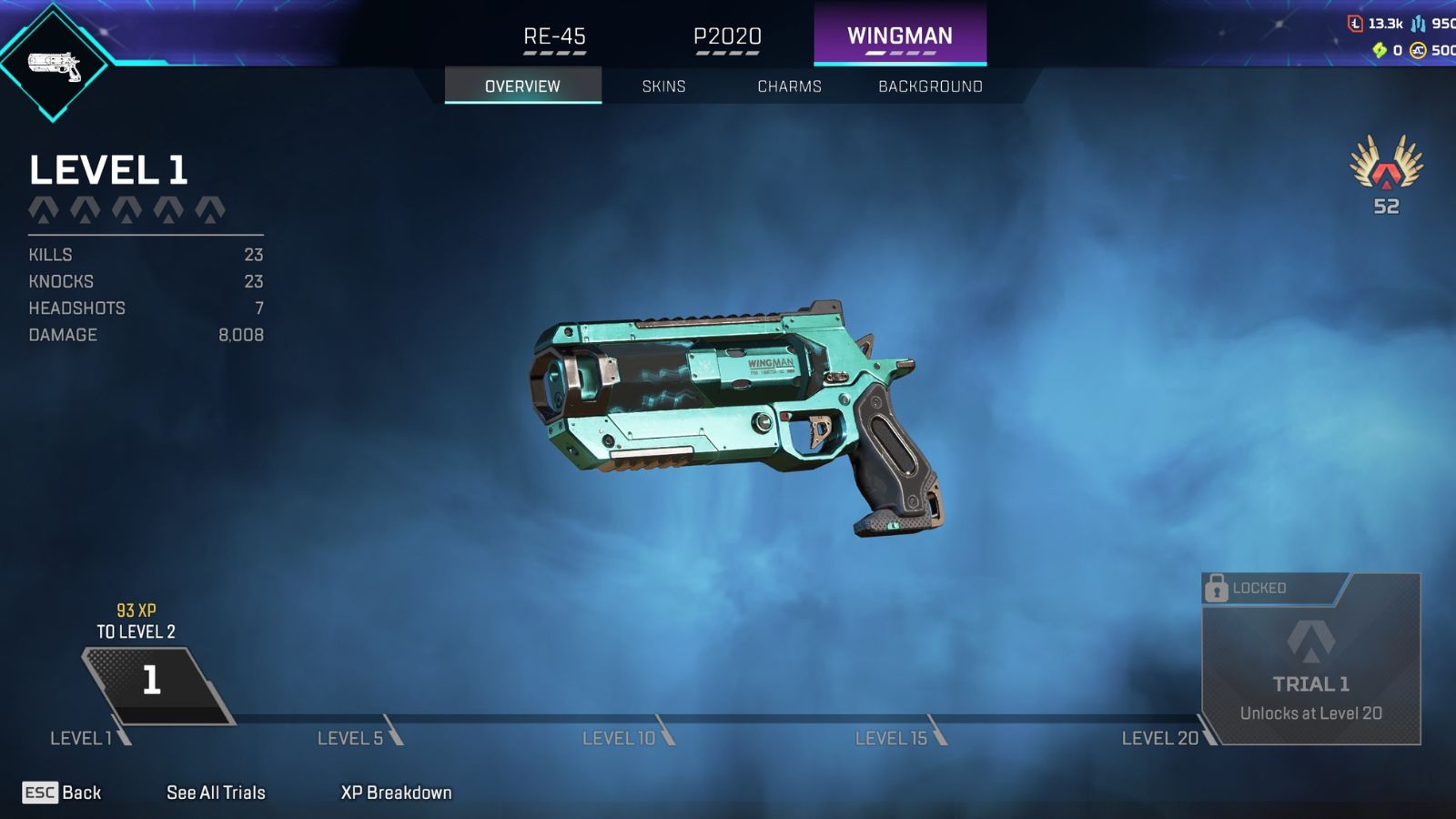Select the Legend Tokens currency icon
Viewport: 1456px width, 819px height.
pyautogui.click(x=1355, y=24)
